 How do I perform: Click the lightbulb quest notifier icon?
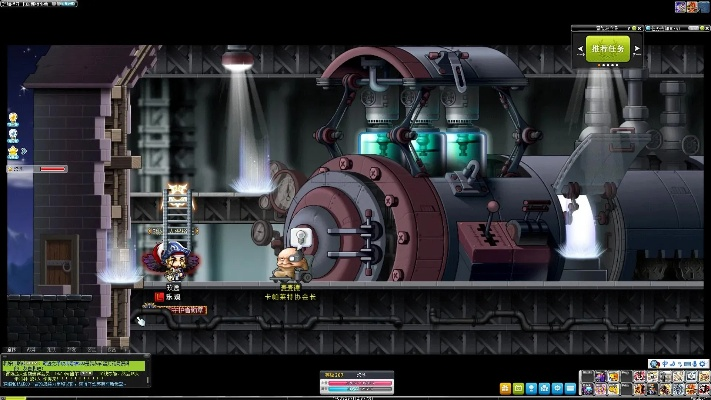pyautogui.click(x=14, y=118)
